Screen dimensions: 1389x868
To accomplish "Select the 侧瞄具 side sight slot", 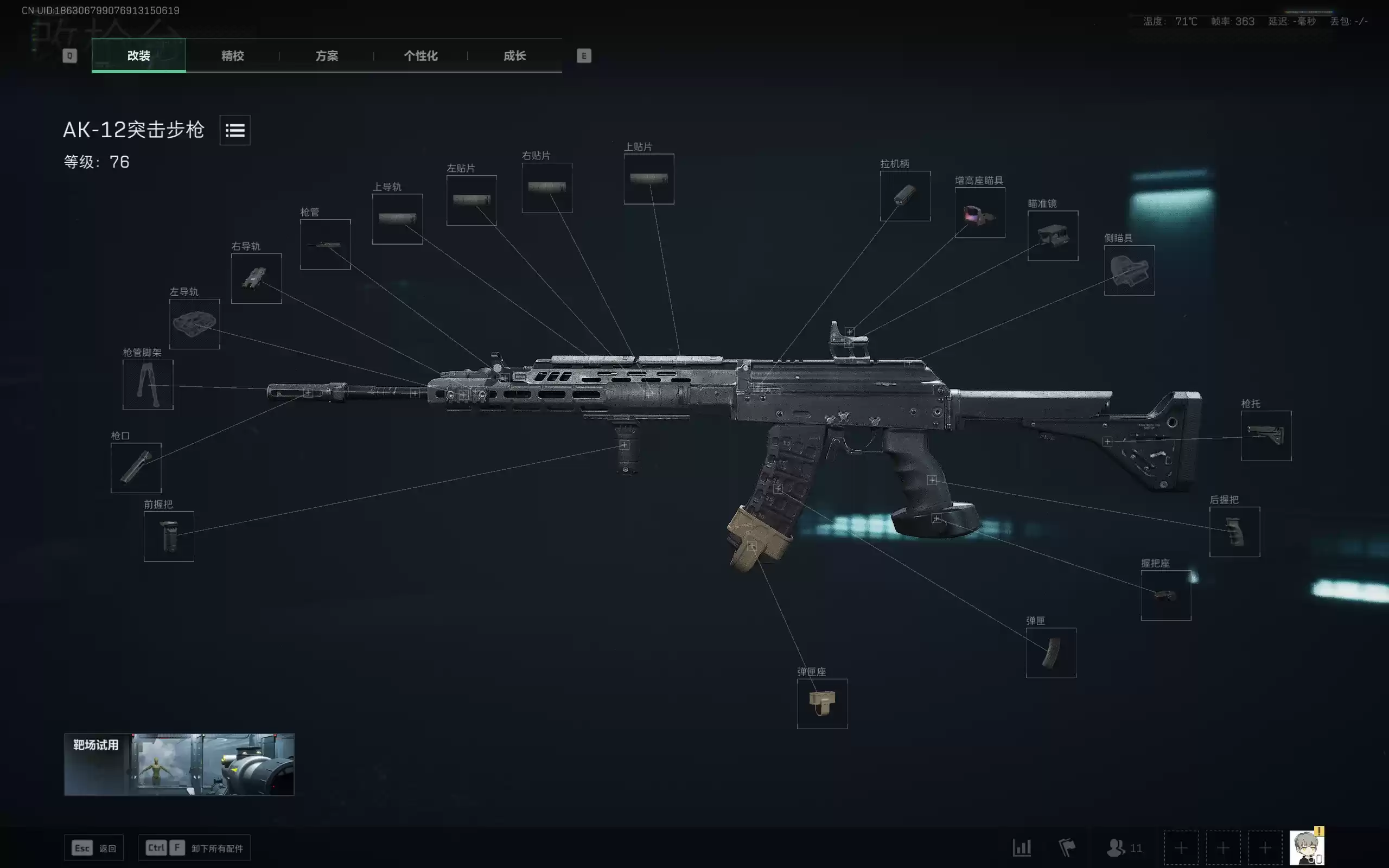I will [1129, 271].
